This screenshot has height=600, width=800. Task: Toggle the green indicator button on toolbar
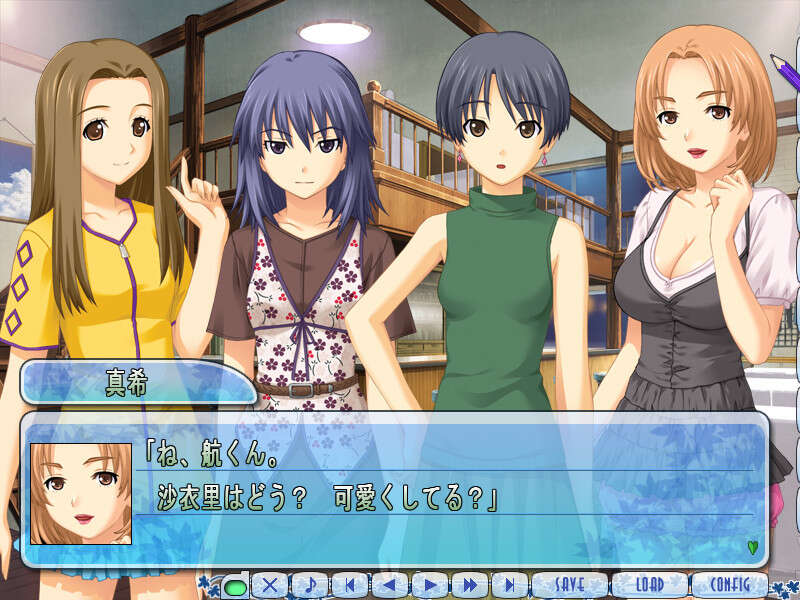click(x=235, y=587)
